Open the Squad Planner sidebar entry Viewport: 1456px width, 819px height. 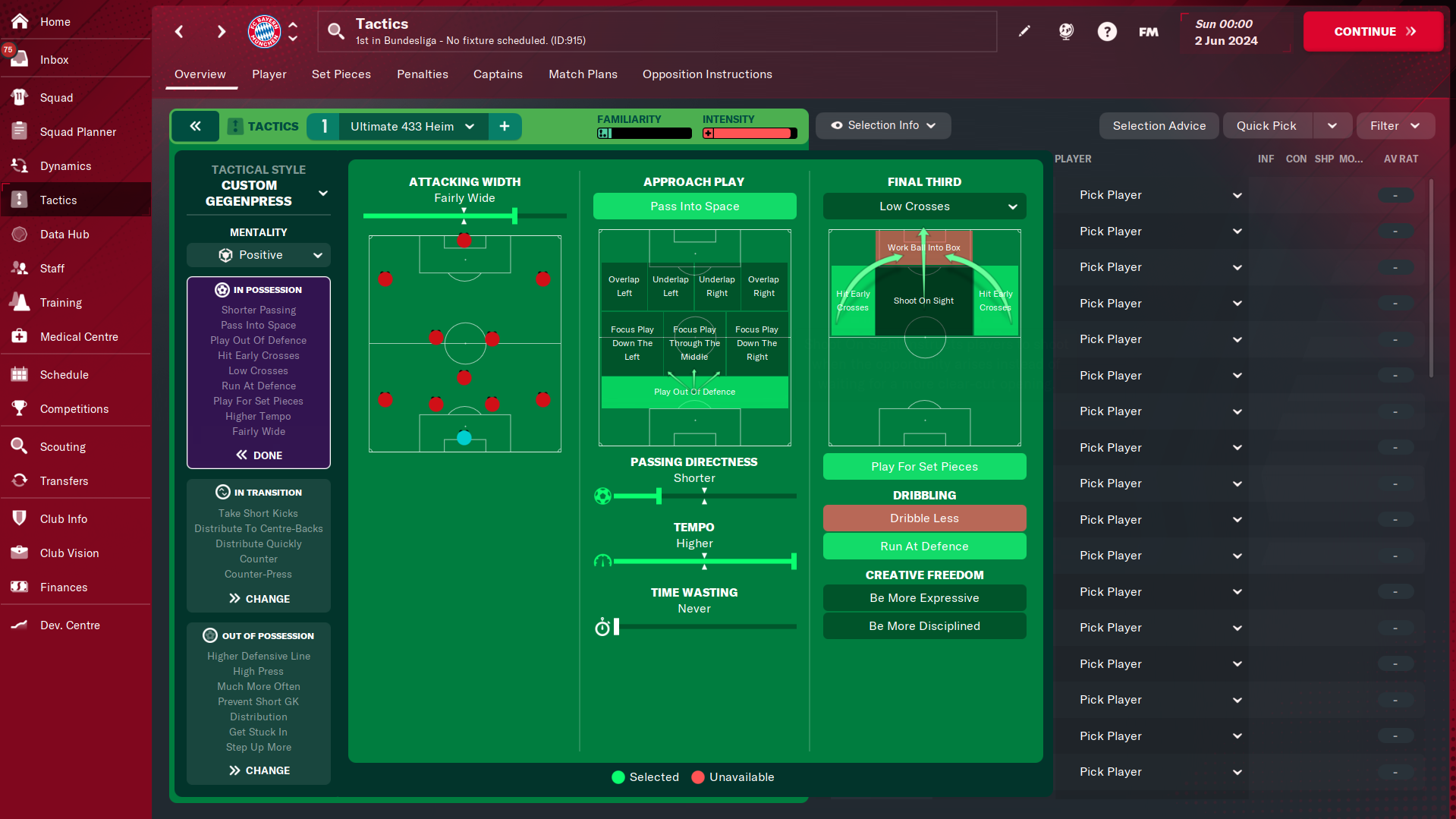[x=77, y=132]
